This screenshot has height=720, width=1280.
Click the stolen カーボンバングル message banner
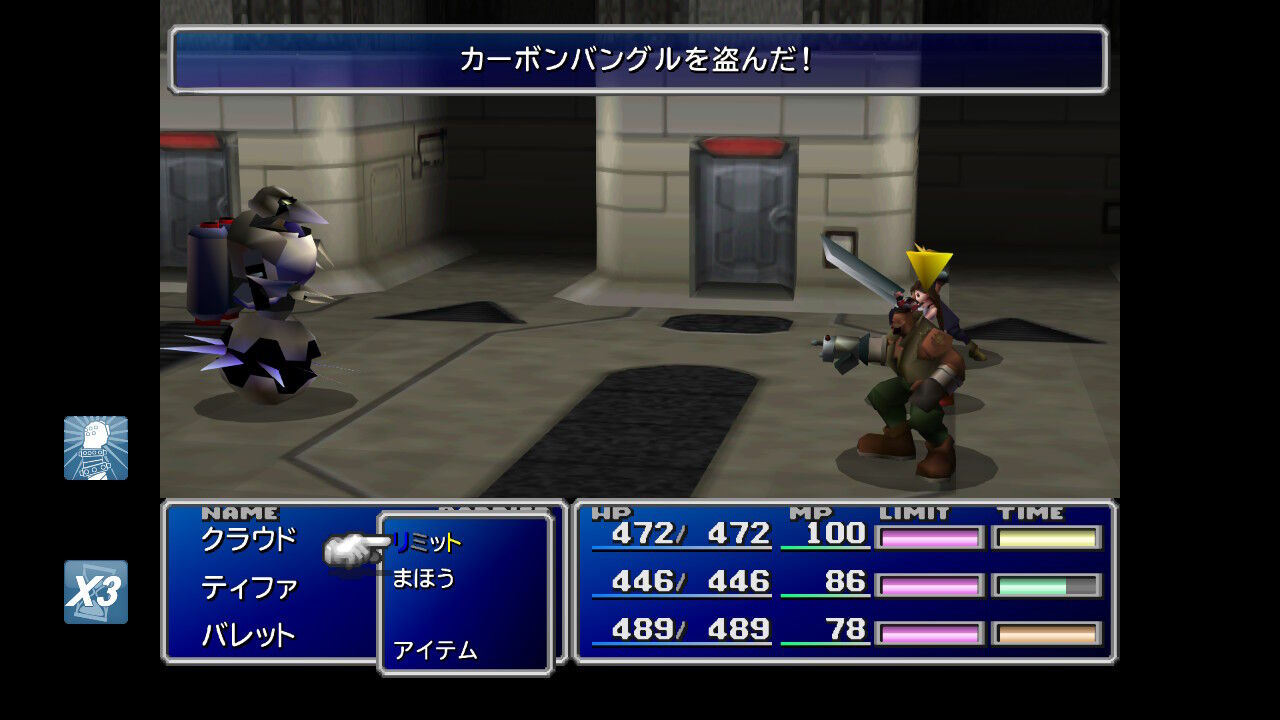[640, 60]
